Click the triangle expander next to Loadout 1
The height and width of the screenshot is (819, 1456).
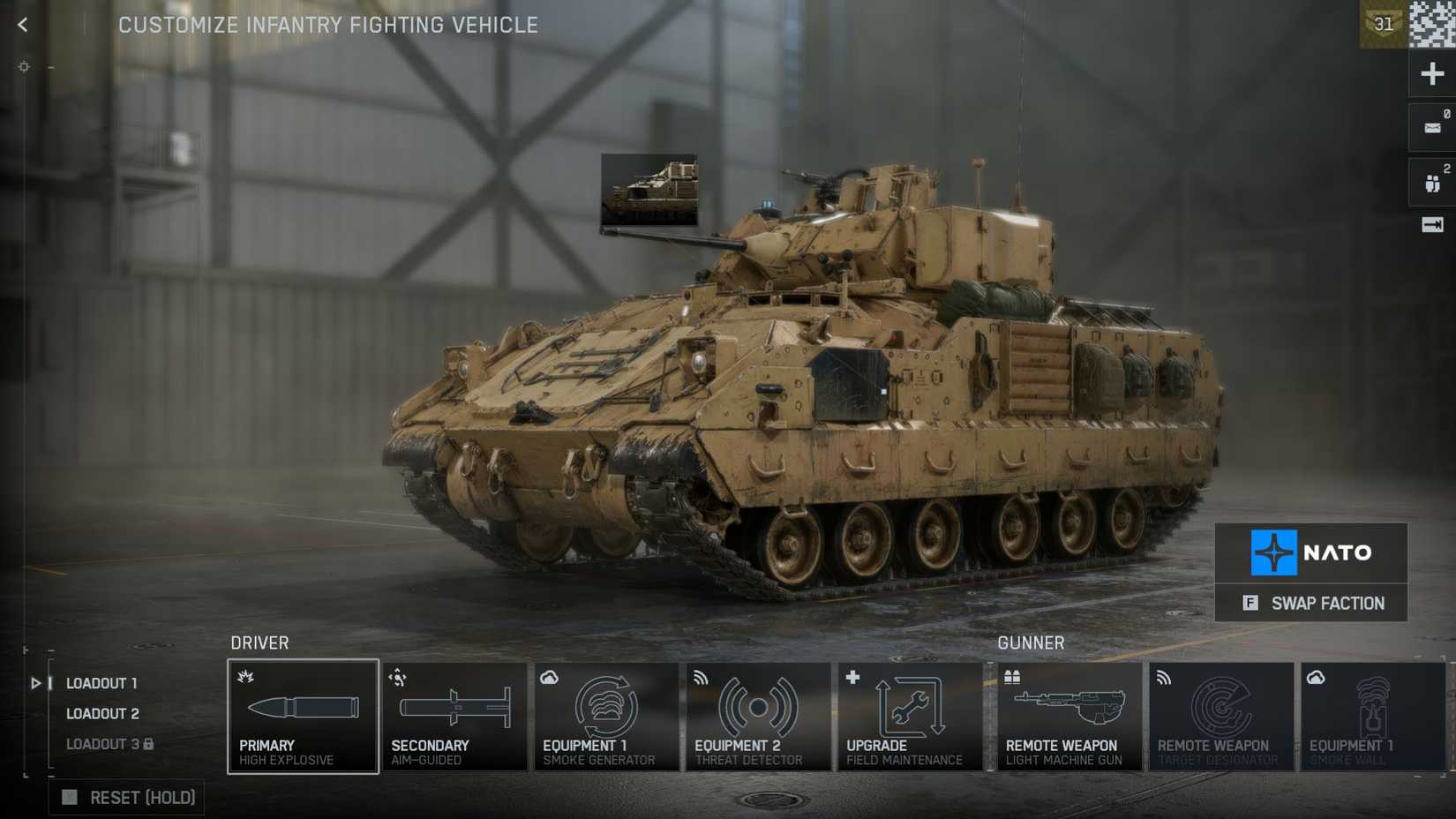pyautogui.click(x=35, y=682)
